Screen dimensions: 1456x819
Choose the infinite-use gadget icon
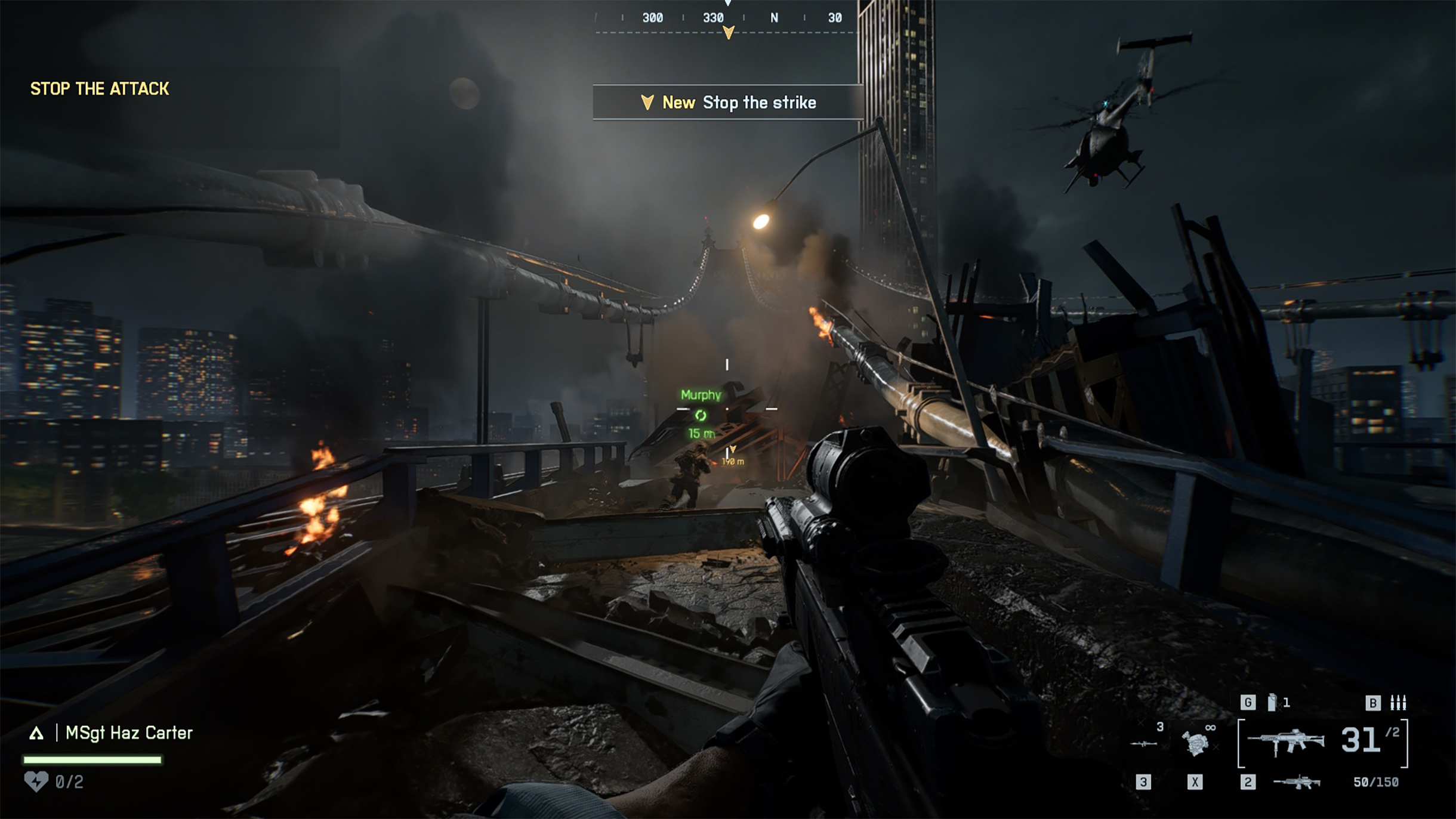tap(1196, 743)
